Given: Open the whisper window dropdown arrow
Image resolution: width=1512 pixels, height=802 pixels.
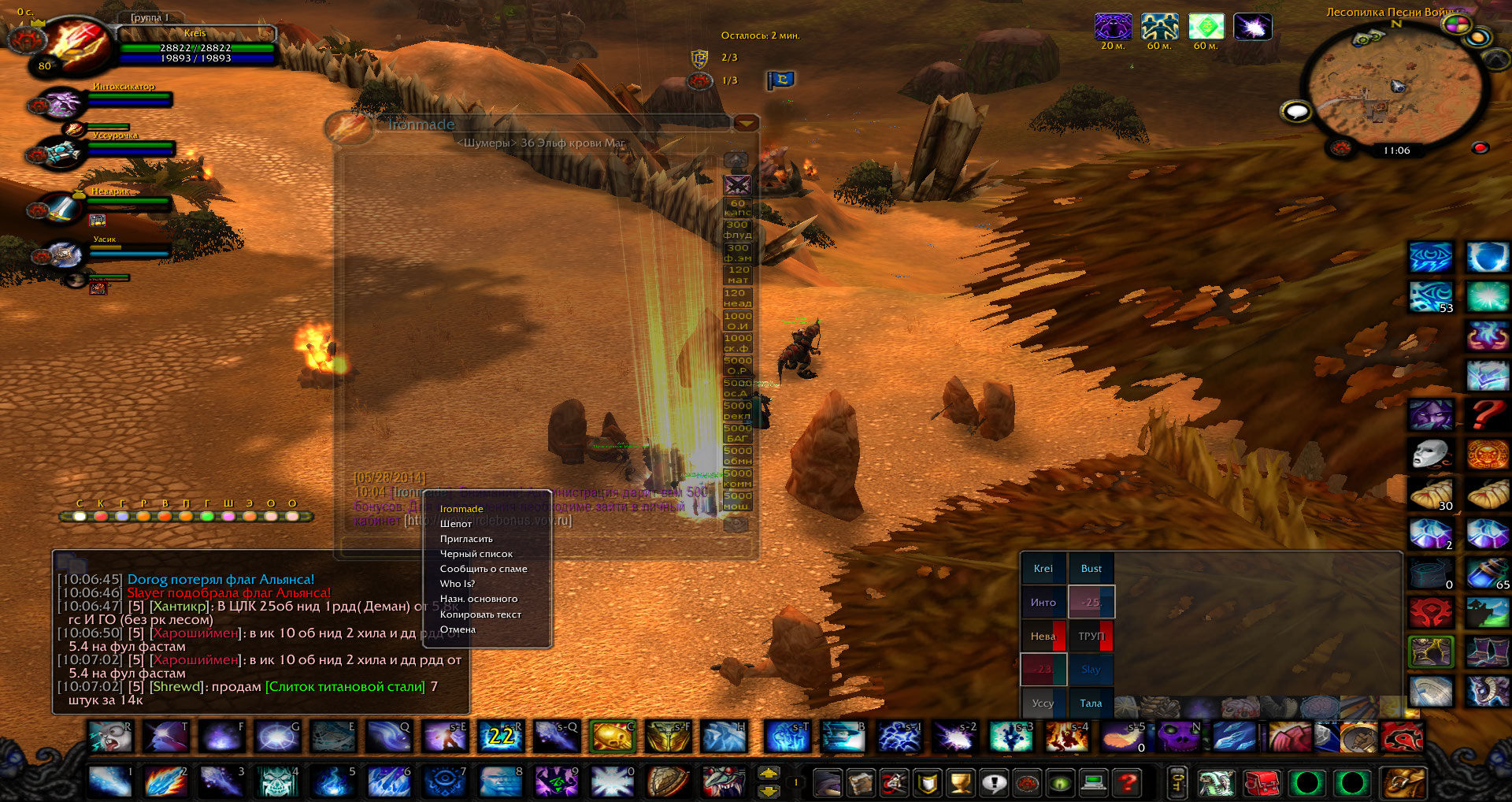Looking at the screenshot, I should pyautogui.click(x=746, y=123).
